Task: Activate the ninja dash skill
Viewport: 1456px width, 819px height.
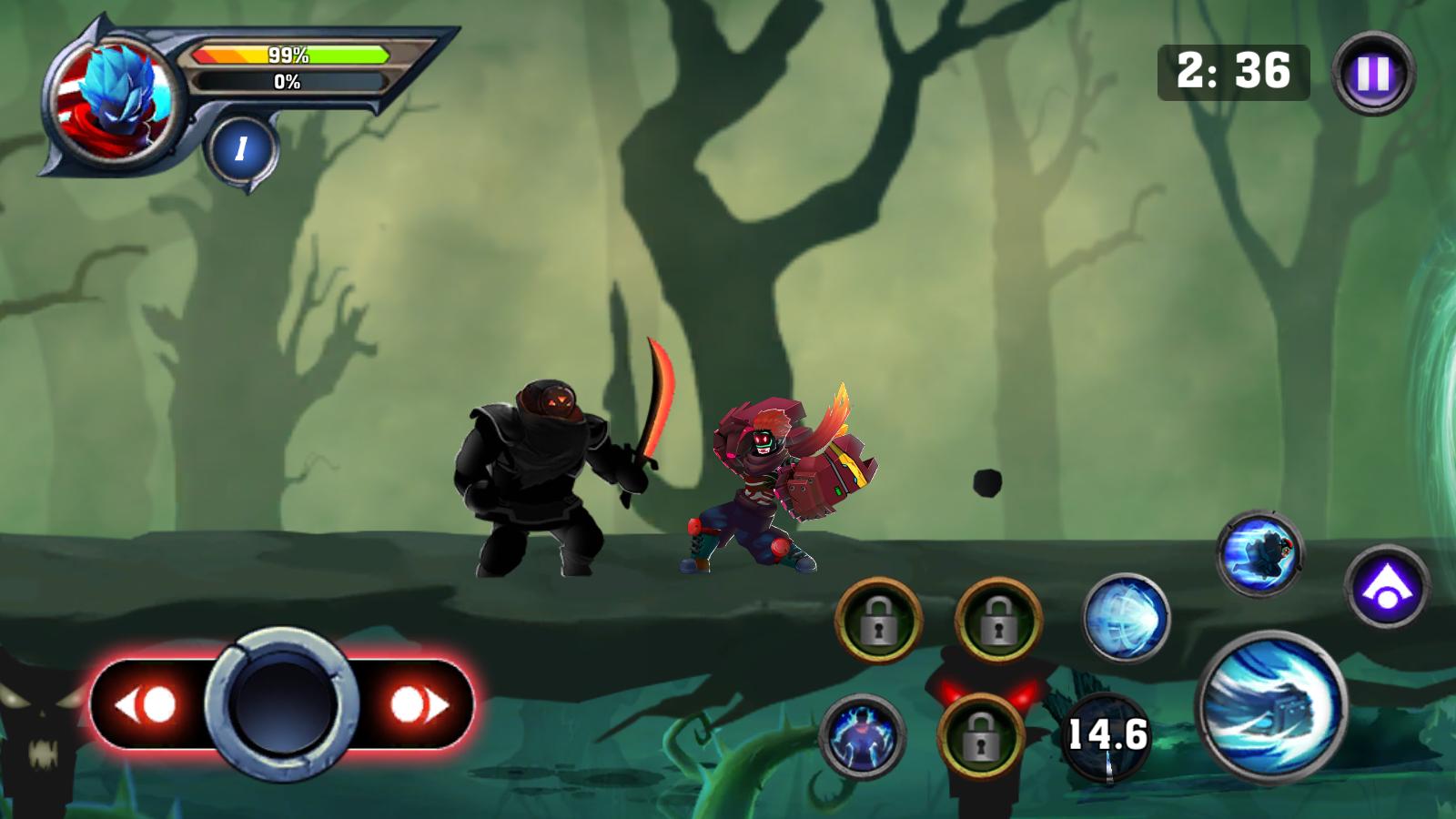Action: [x=1259, y=554]
